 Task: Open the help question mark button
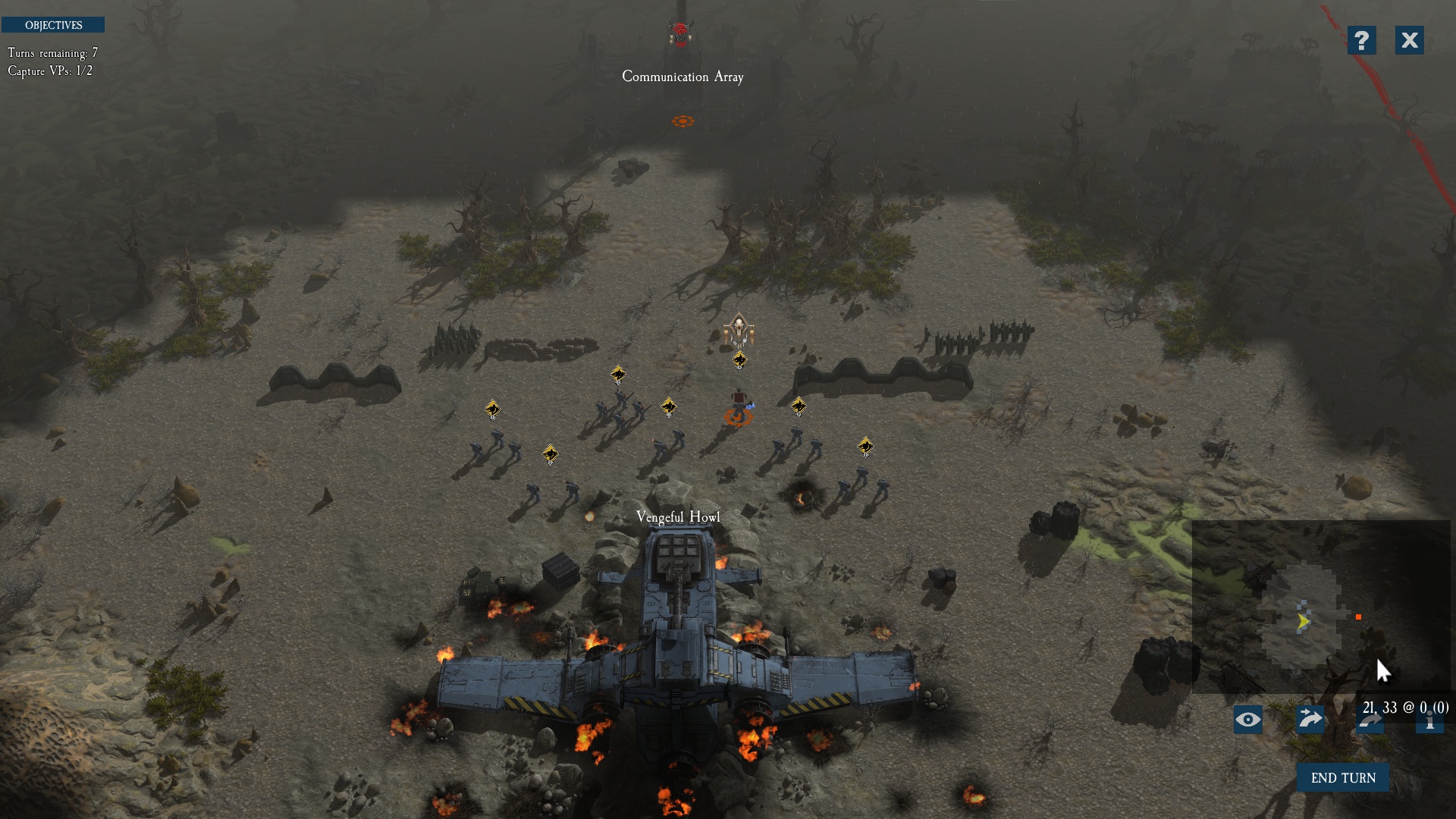click(1361, 40)
